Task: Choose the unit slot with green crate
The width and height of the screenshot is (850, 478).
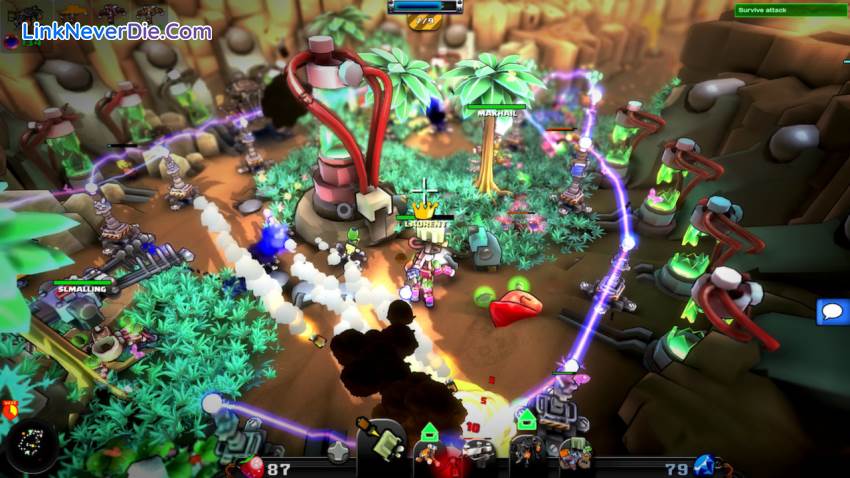Action: 574,453
